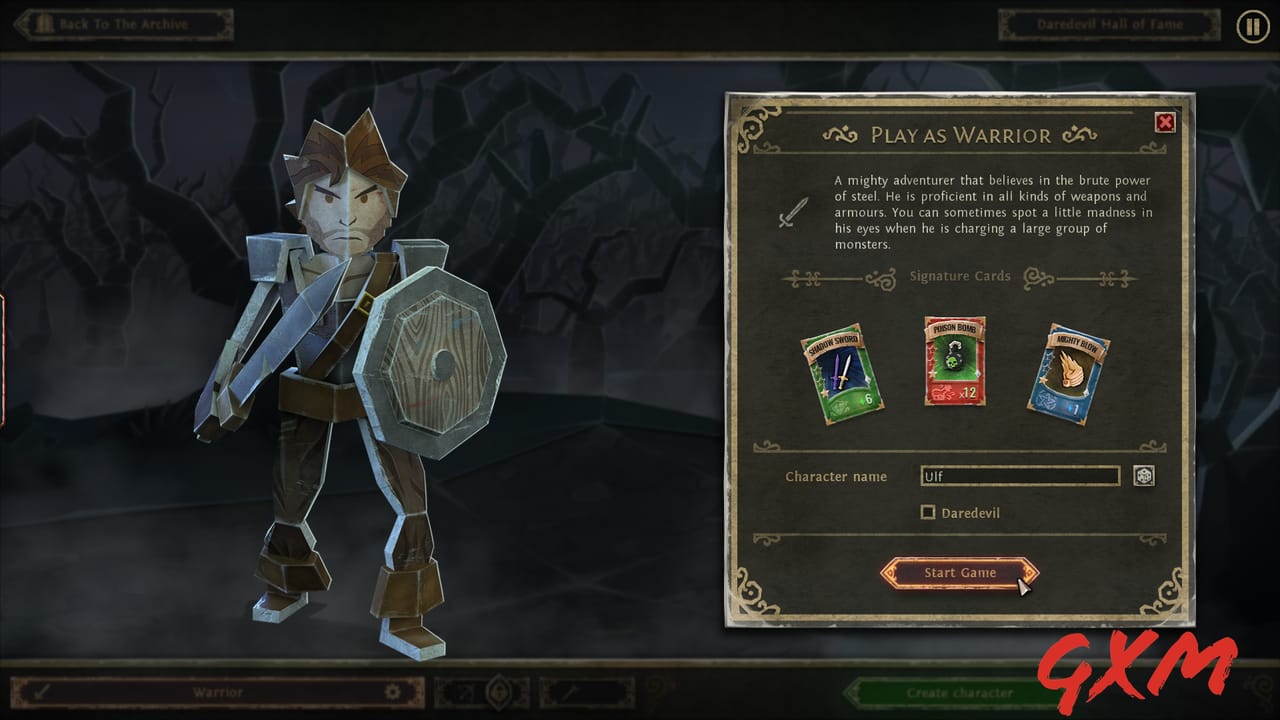Select the Mighty Blow signature card

(x=1068, y=373)
